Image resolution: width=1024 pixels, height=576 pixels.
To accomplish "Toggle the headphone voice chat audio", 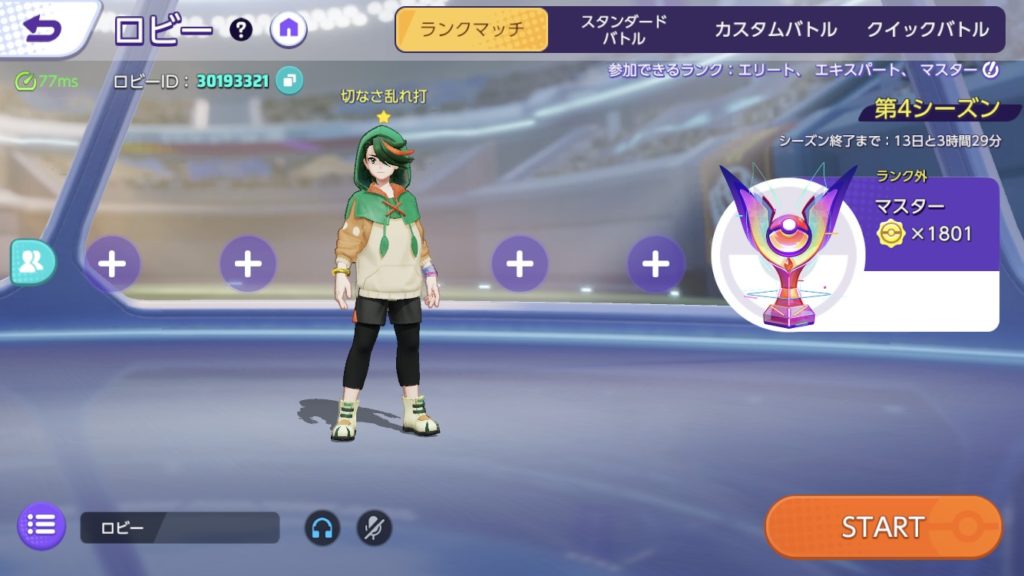I will click(x=322, y=527).
